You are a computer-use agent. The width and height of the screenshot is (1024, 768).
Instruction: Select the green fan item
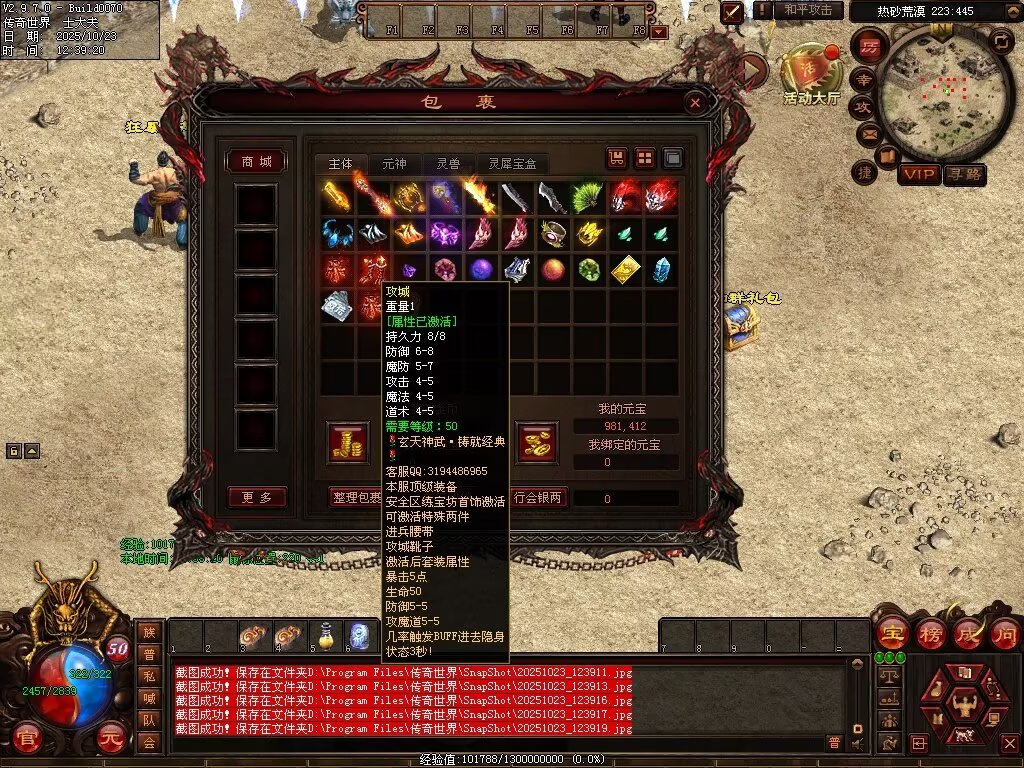click(589, 197)
